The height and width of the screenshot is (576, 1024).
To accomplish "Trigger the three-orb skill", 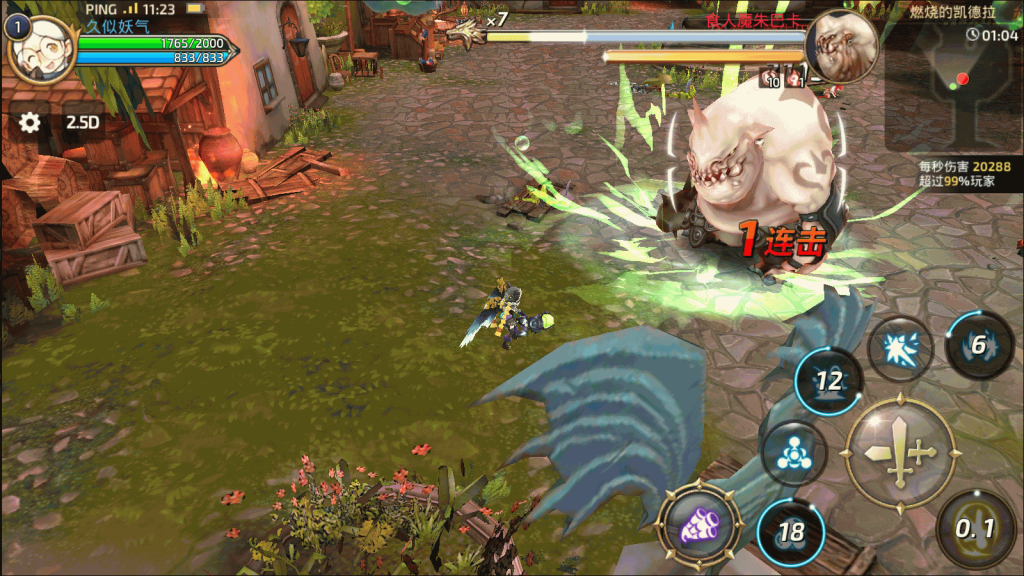I will coord(793,453).
